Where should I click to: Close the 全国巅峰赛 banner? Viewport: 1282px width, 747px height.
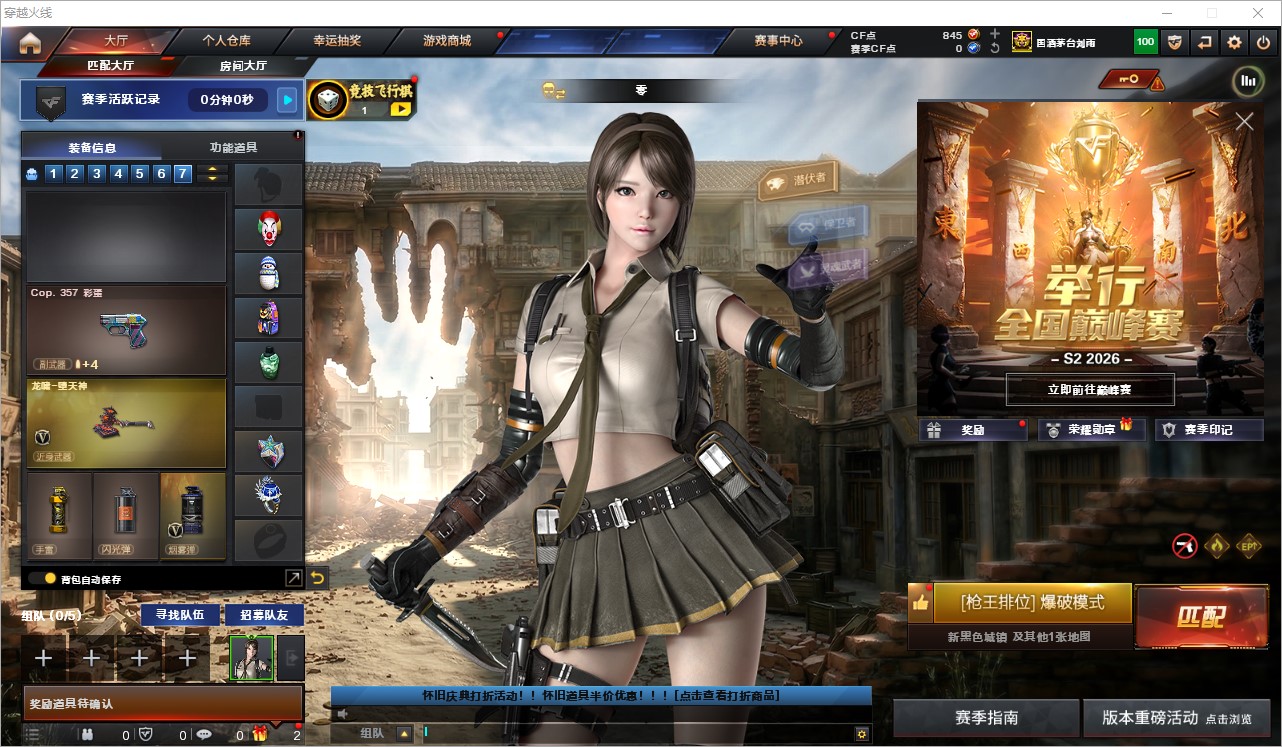coord(1244,122)
